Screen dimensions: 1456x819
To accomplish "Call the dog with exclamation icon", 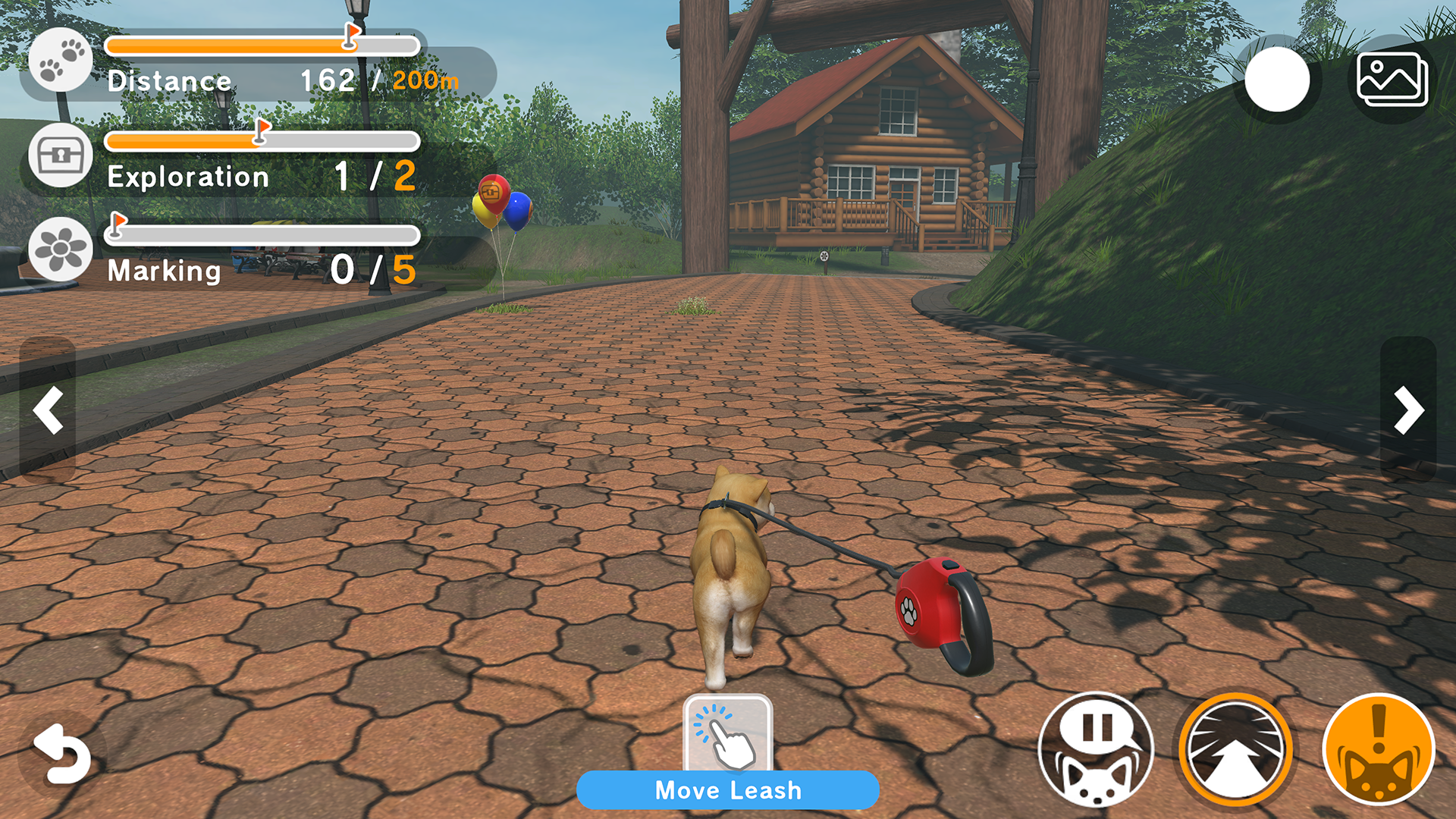I will (1378, 749).
